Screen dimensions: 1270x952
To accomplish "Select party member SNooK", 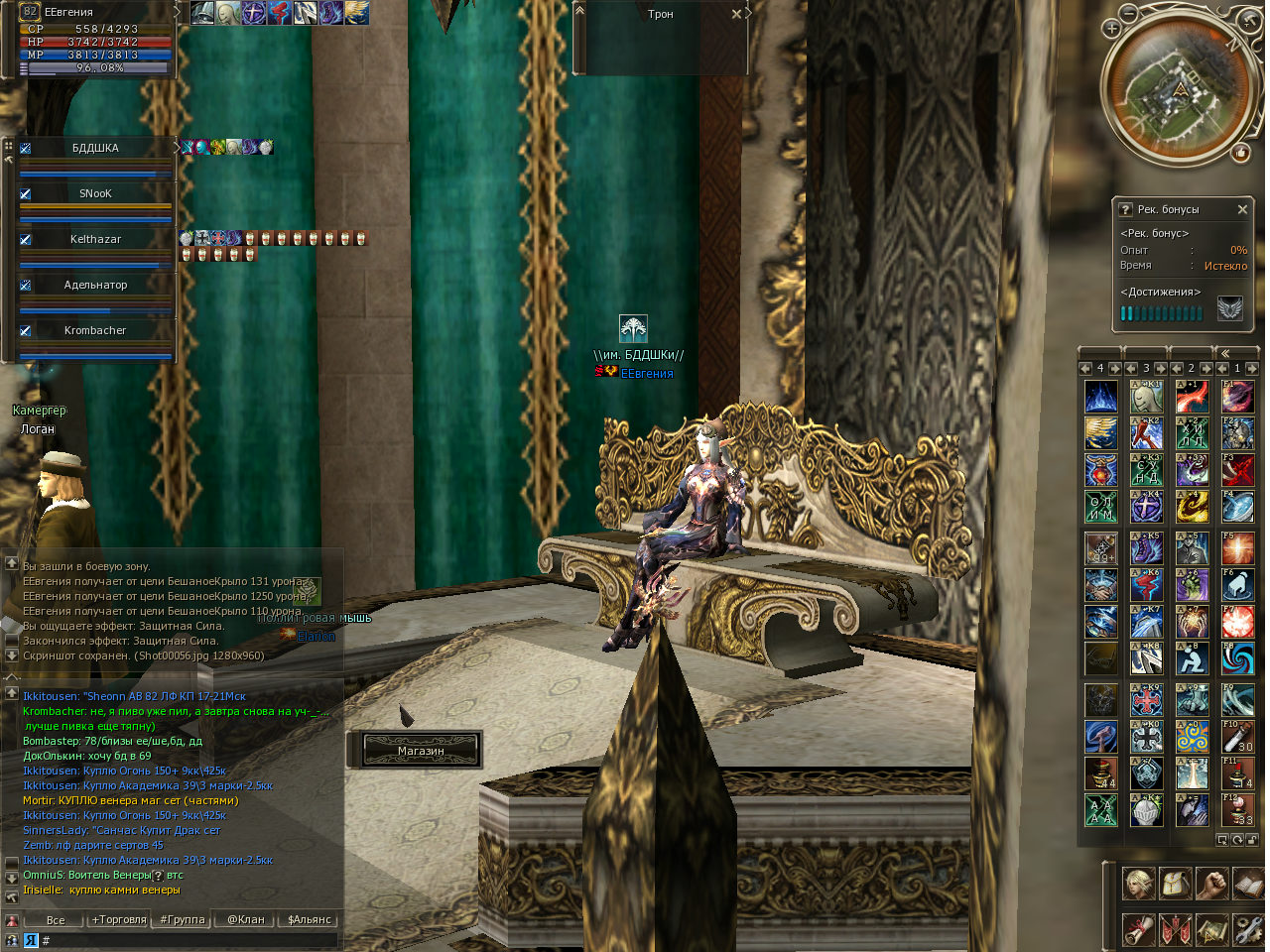I will pos(95,194).
